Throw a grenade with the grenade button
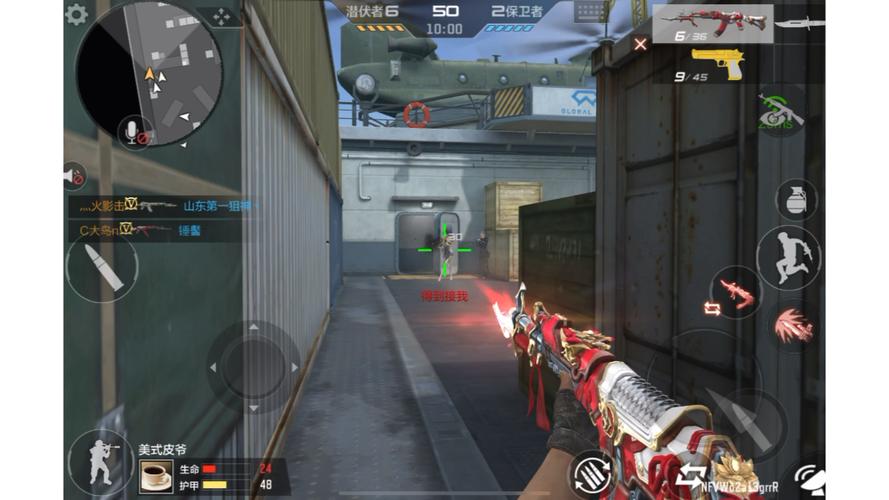Viewport: 889px width, 500px height. coord(796,199)
